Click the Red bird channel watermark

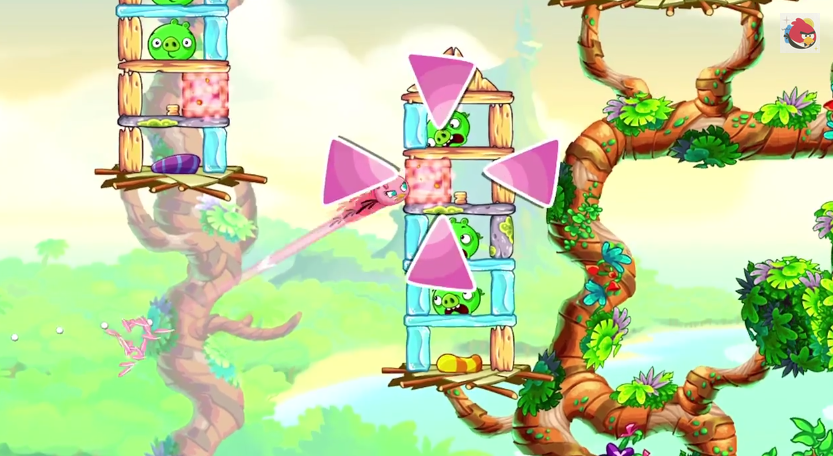point(799,34)
